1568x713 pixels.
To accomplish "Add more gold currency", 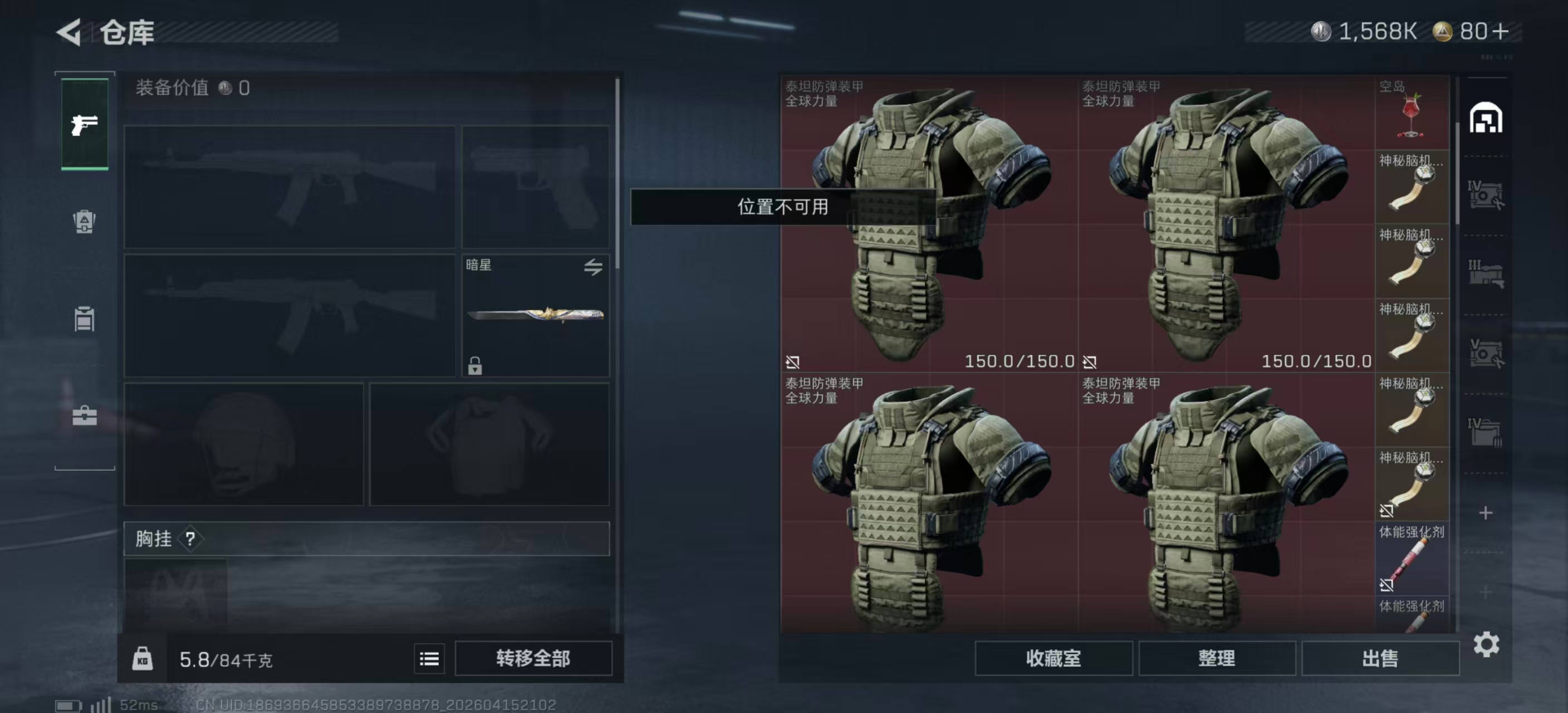I will (1502, 32).
